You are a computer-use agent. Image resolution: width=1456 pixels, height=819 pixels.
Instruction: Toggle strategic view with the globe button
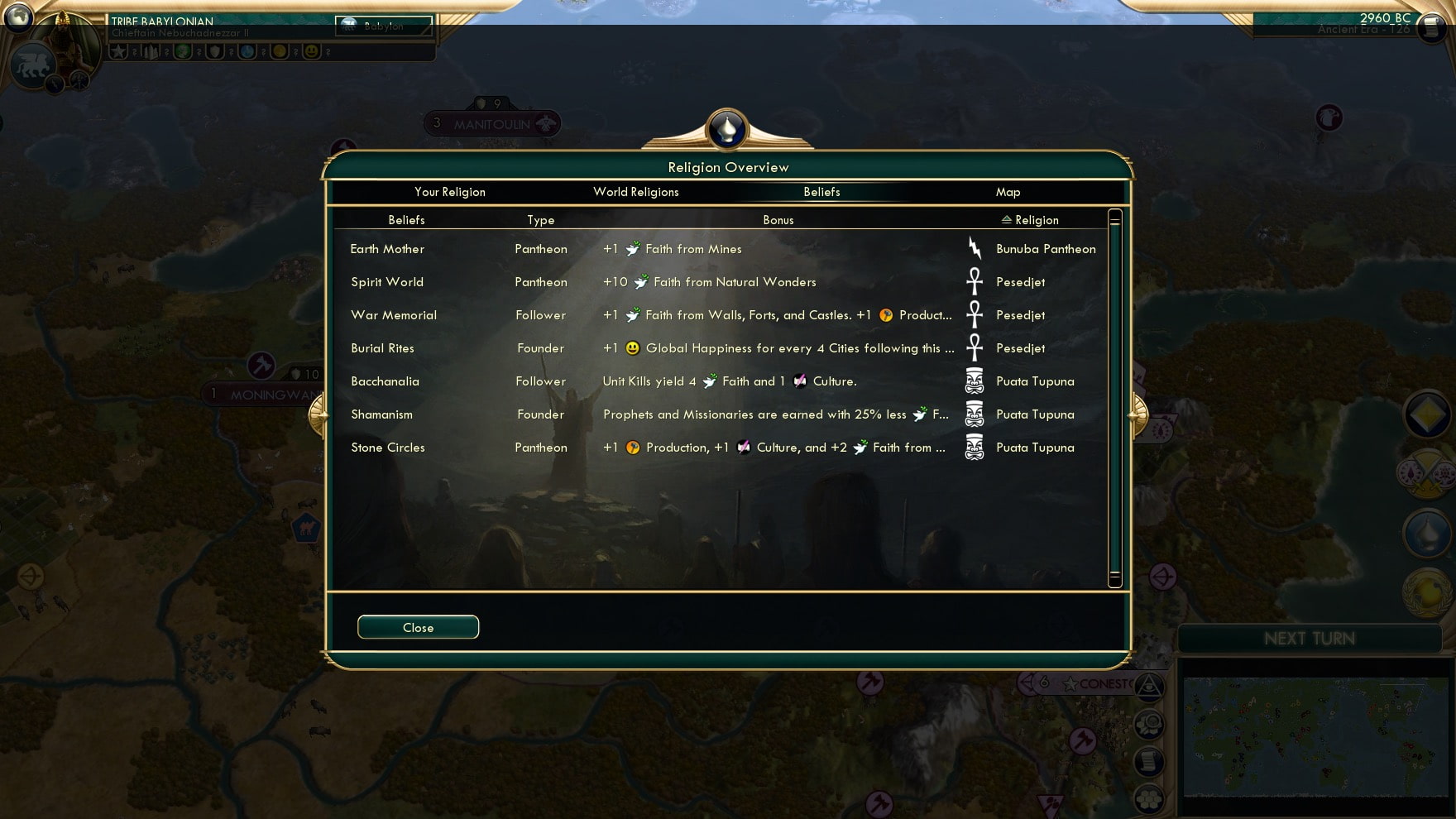tap(1149, 687)
